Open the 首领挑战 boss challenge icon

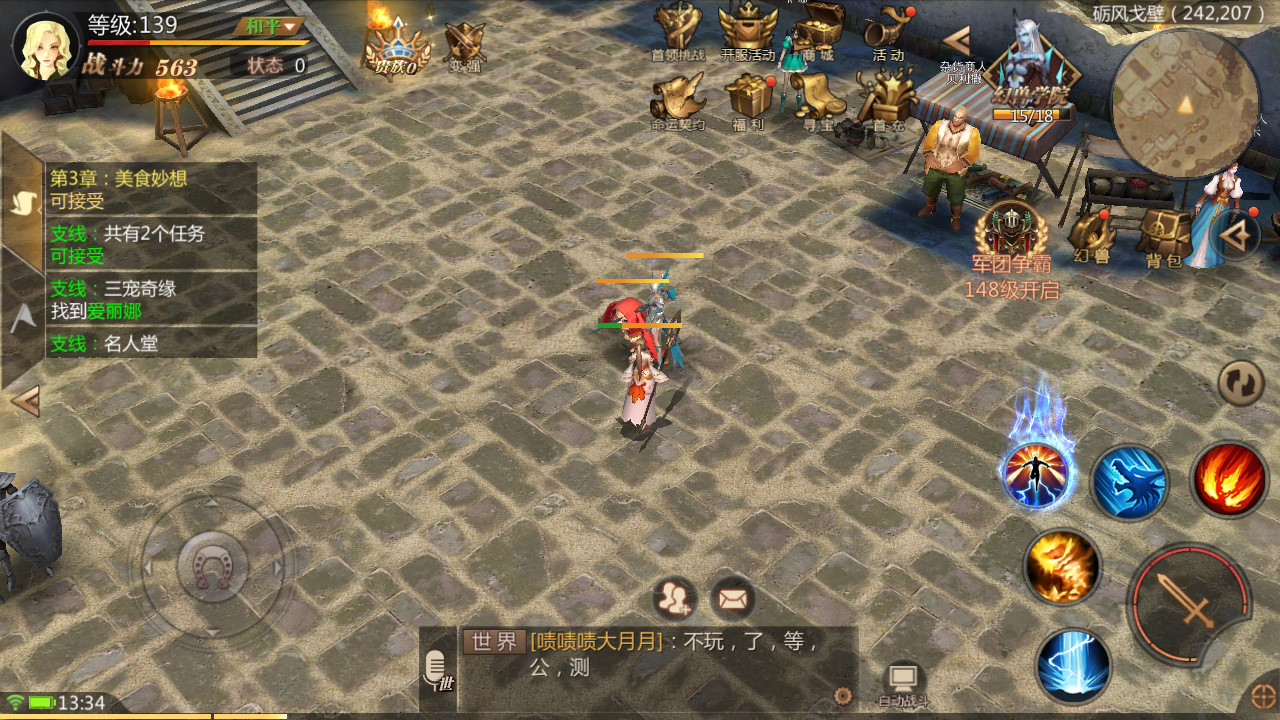coord(677,32)
